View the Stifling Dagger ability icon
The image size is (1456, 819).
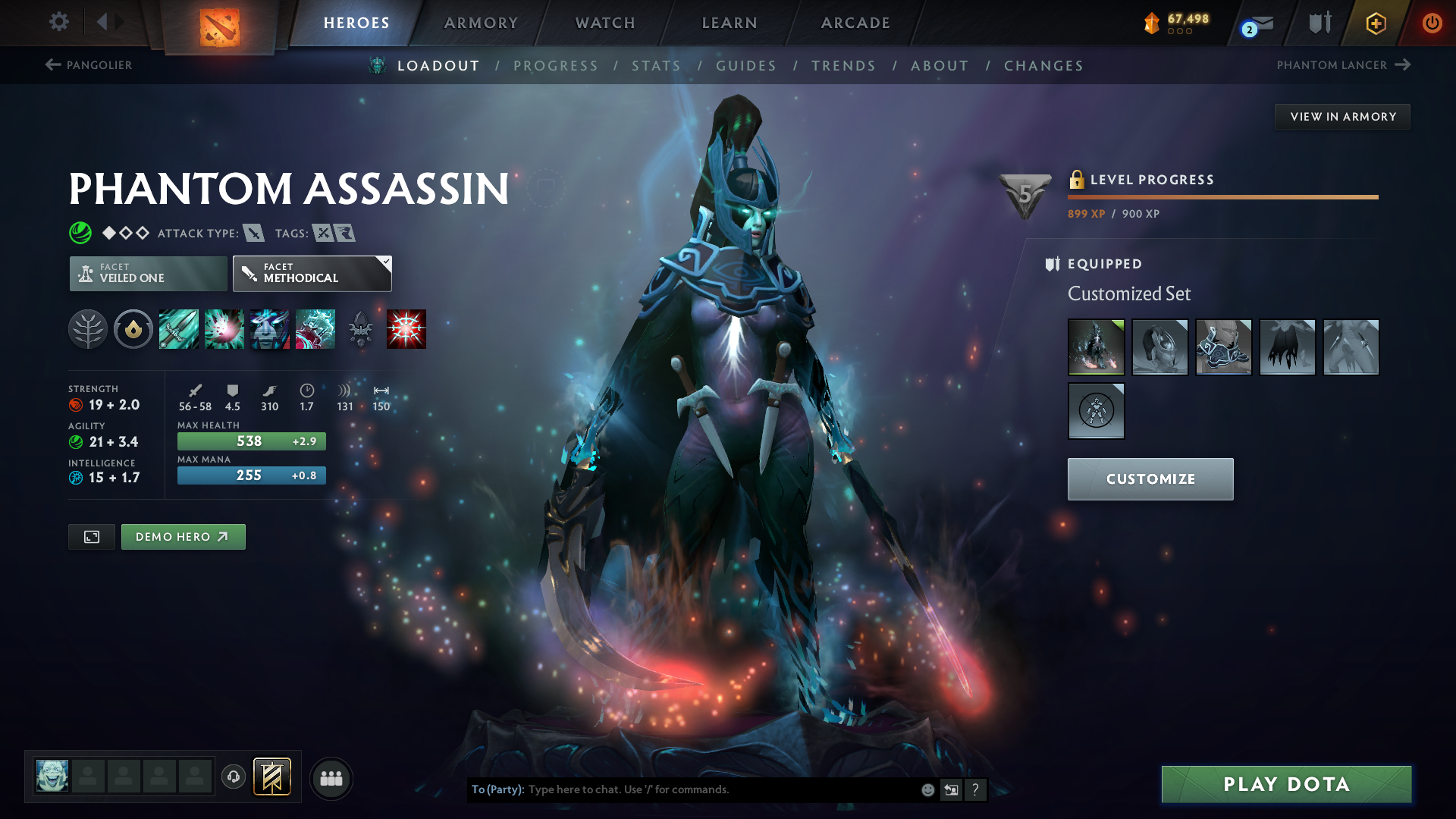point(179,329)
